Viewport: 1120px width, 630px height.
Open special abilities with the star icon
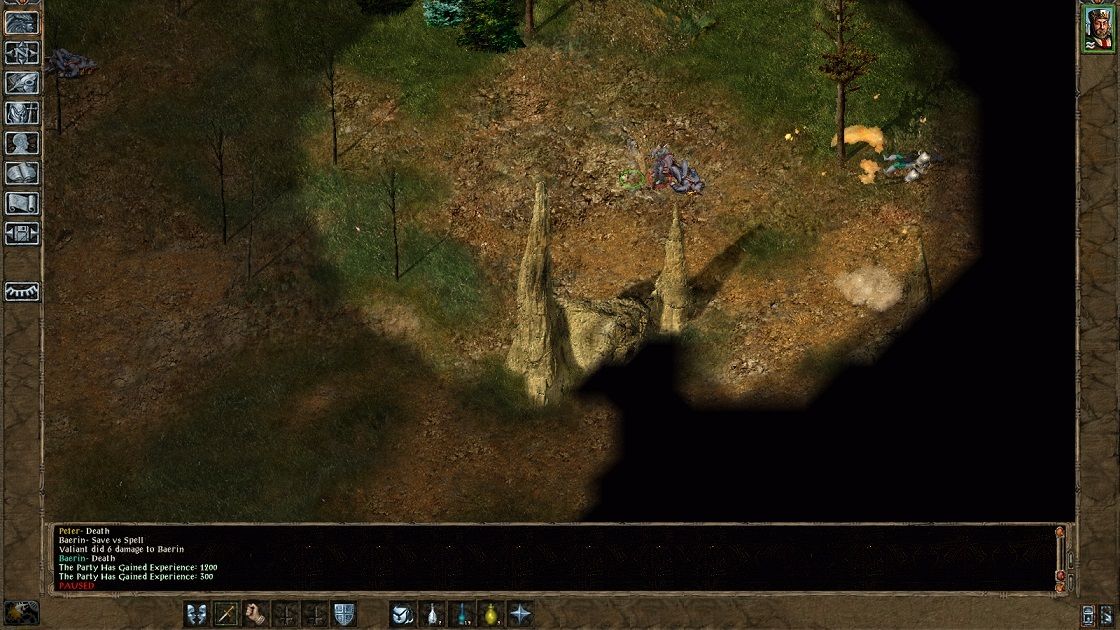(x=521, y=613)
